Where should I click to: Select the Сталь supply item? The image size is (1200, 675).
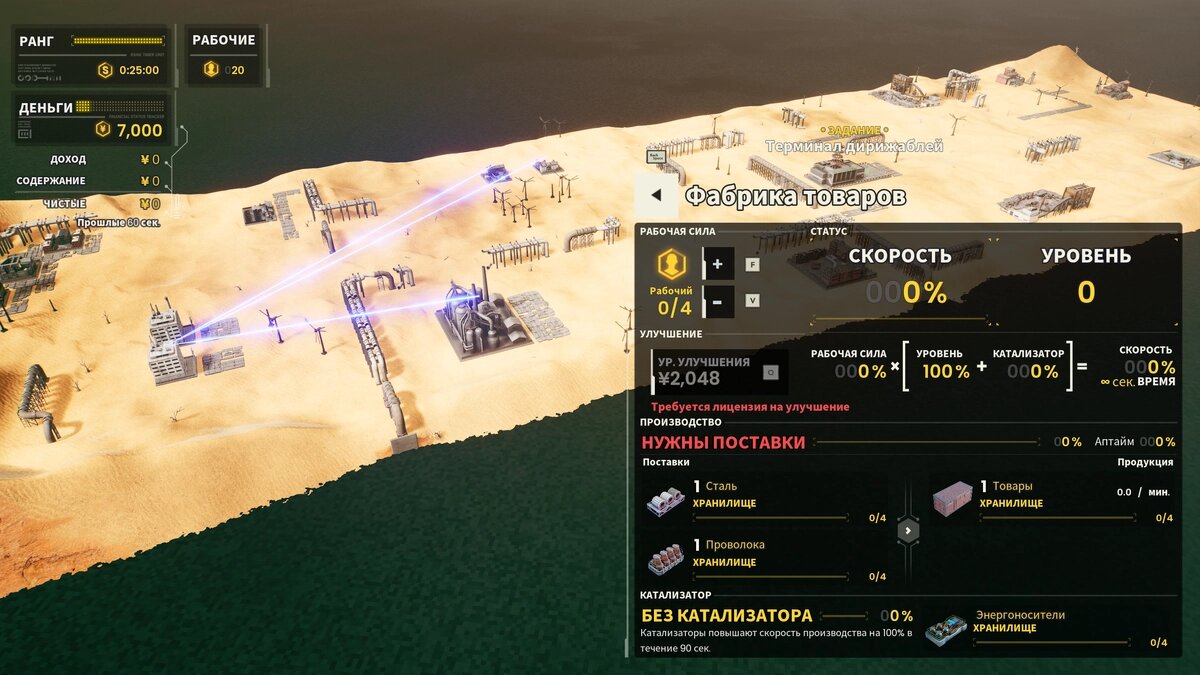tap(667, 501)
